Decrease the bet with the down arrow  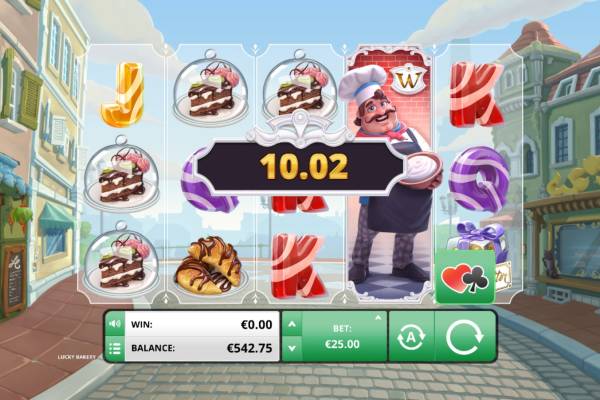[x=291, y=348]
